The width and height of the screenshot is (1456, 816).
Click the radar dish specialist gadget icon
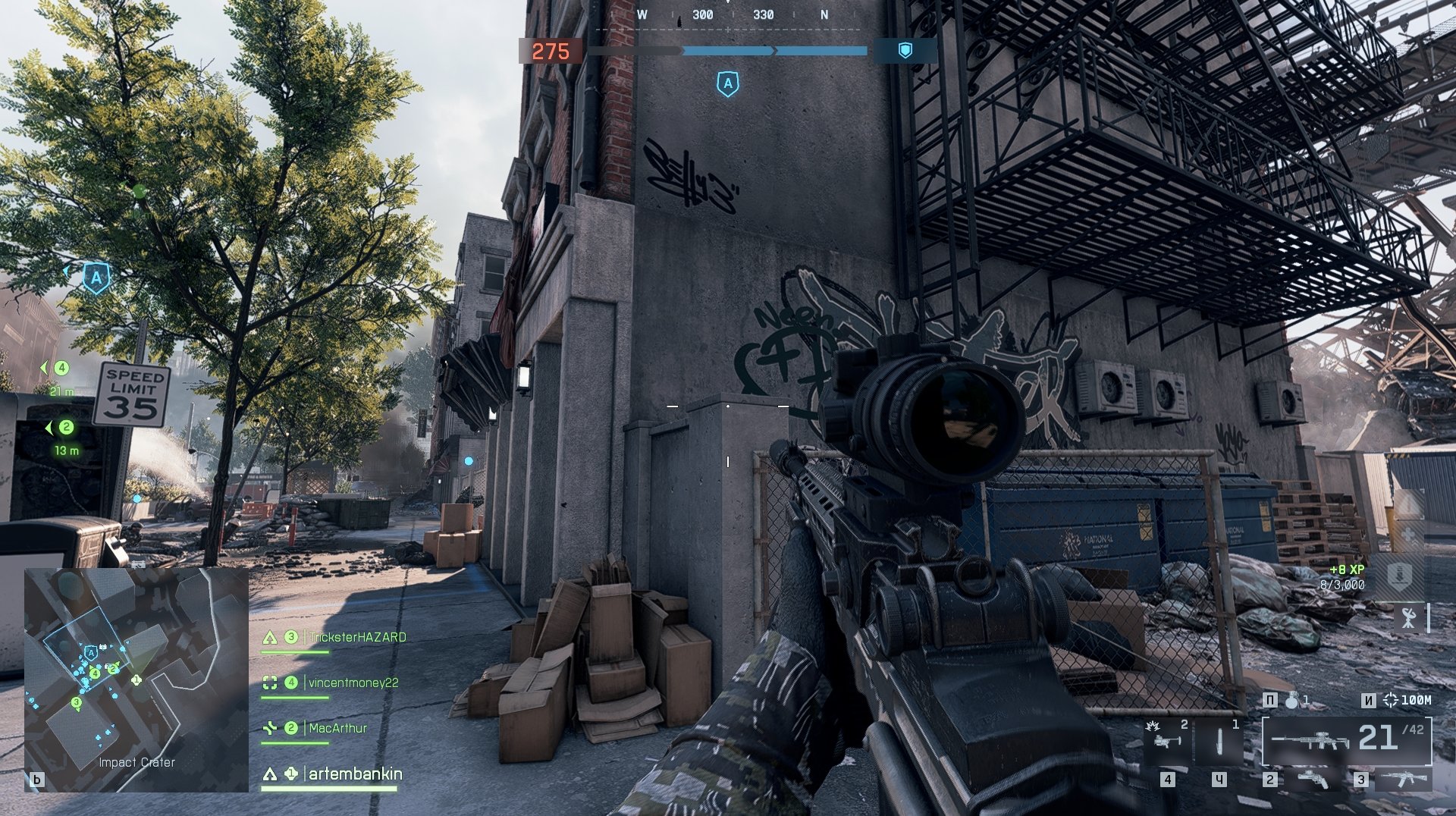tap(1409, 618)
